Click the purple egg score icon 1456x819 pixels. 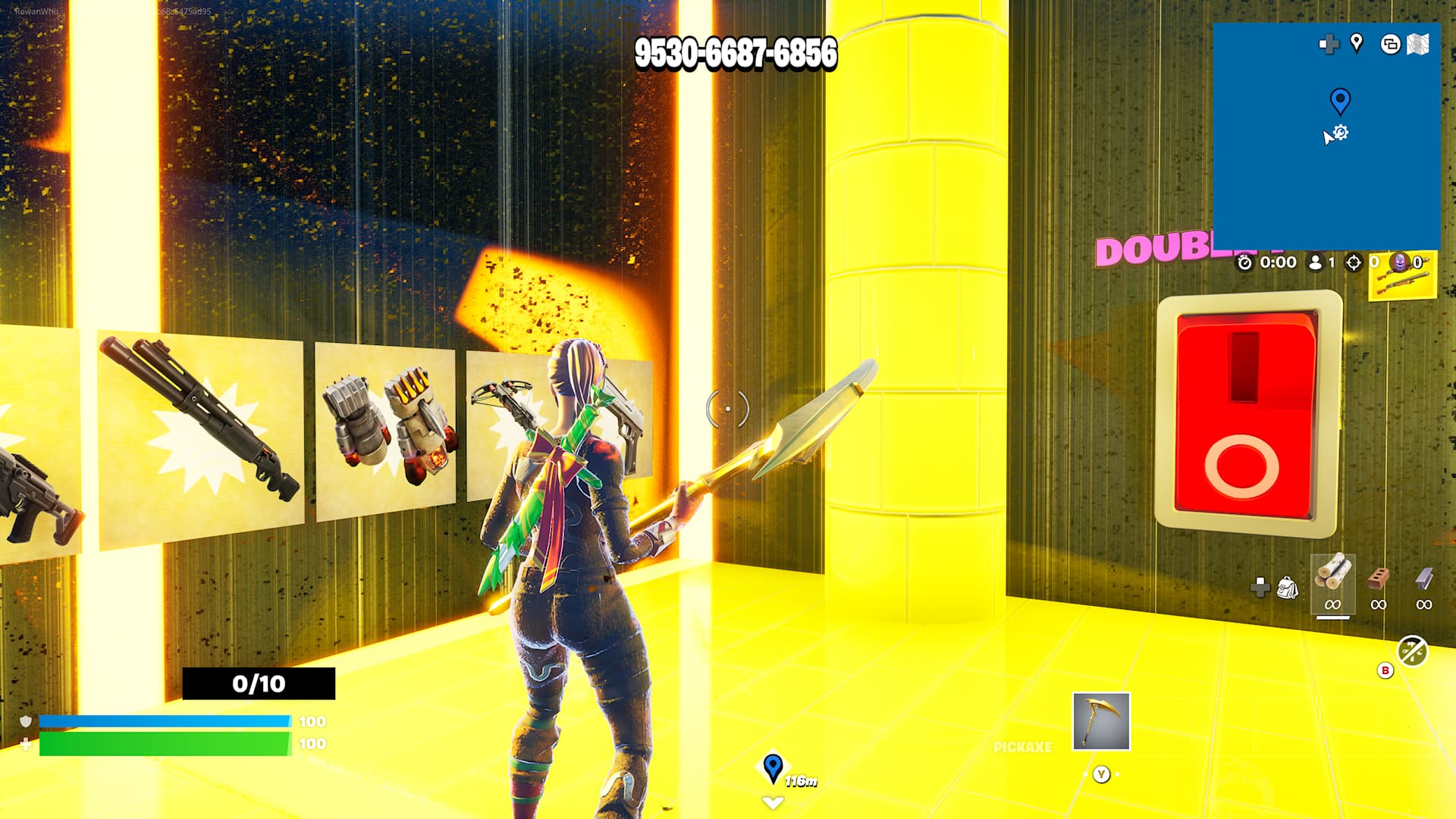(x=1399, y=263)
